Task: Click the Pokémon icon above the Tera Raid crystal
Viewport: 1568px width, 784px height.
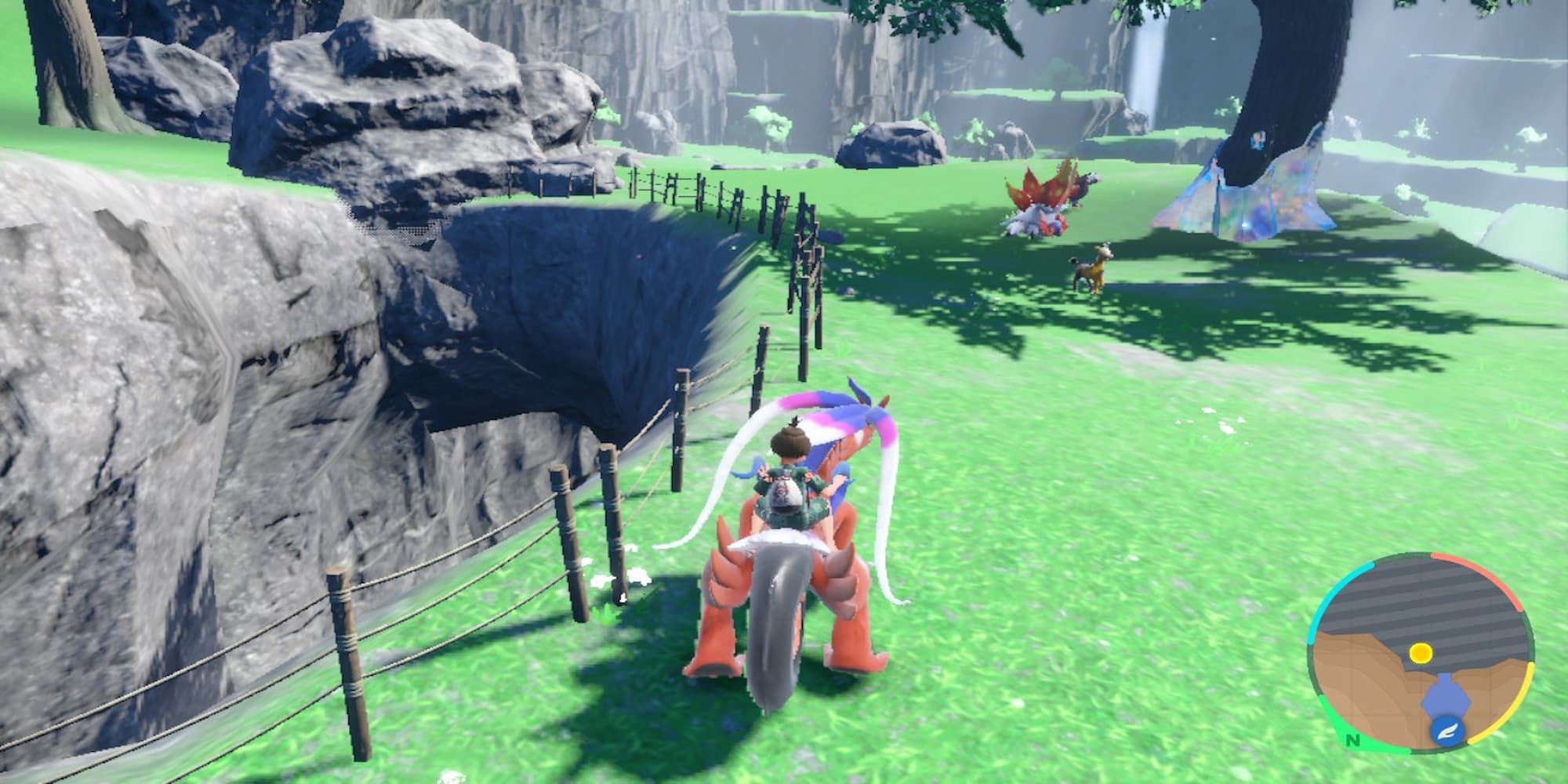Action: point(1258,138)
